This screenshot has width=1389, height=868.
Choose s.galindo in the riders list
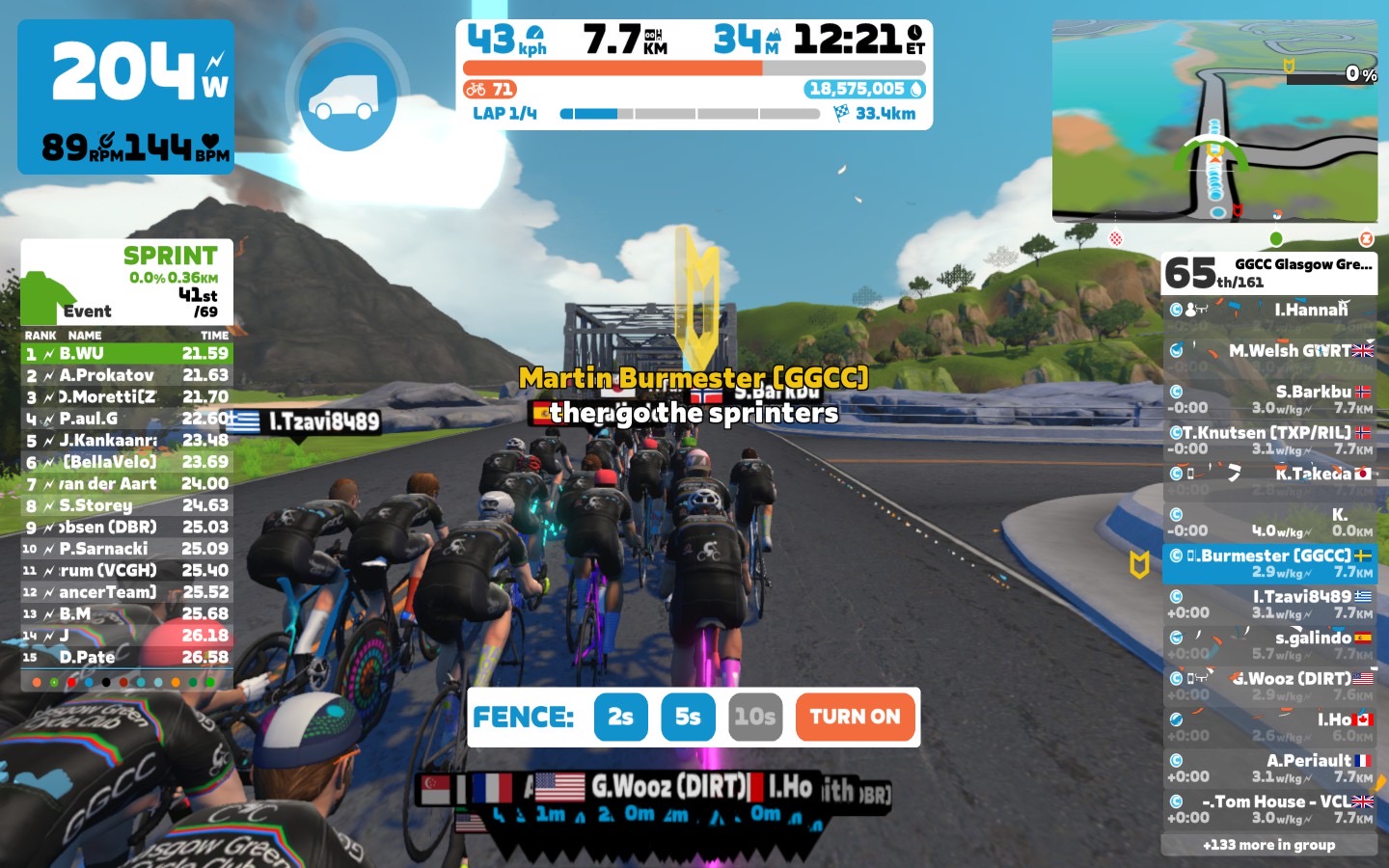point(1269,645)
